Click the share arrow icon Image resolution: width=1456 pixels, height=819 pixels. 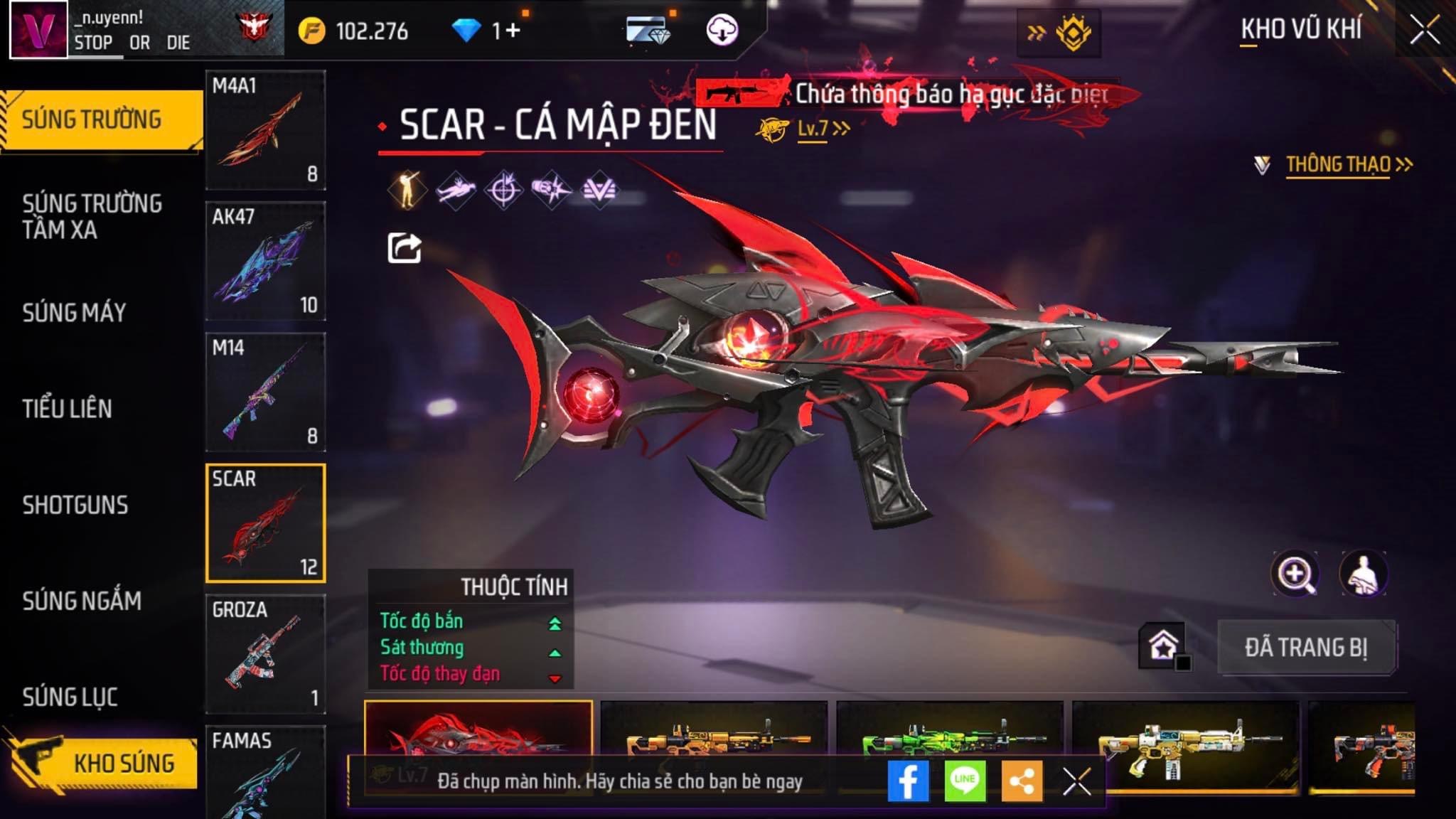tap(404, 248)
